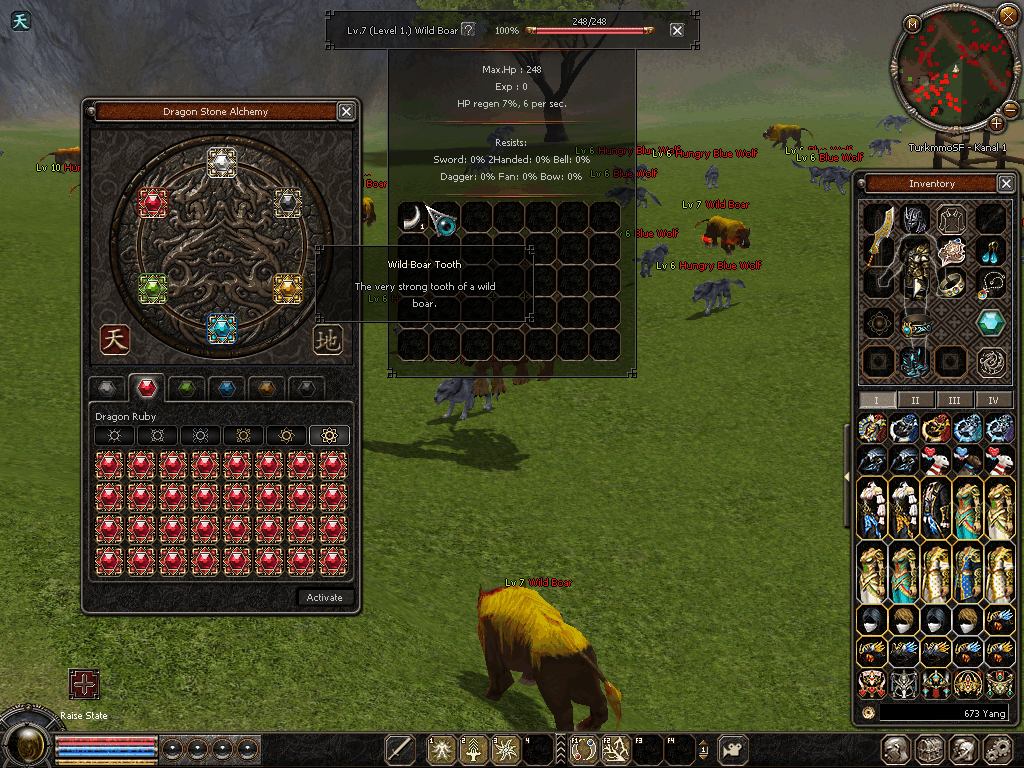
Task: Open inventory page IV
Action: 993,400
